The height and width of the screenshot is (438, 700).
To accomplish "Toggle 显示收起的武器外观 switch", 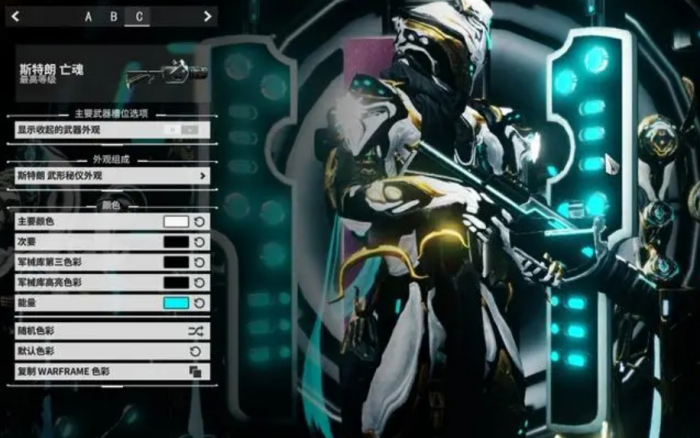I will coord(188,130).
